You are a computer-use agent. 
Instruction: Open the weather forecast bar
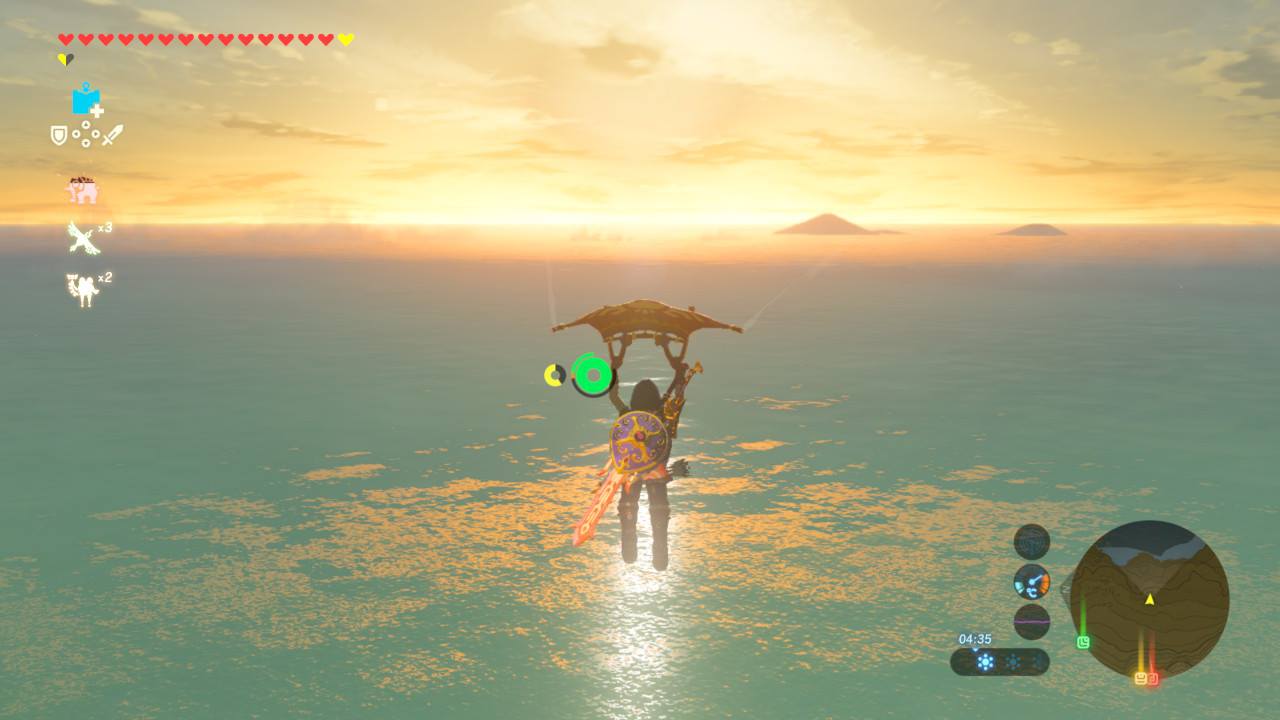click(1000, 662)
